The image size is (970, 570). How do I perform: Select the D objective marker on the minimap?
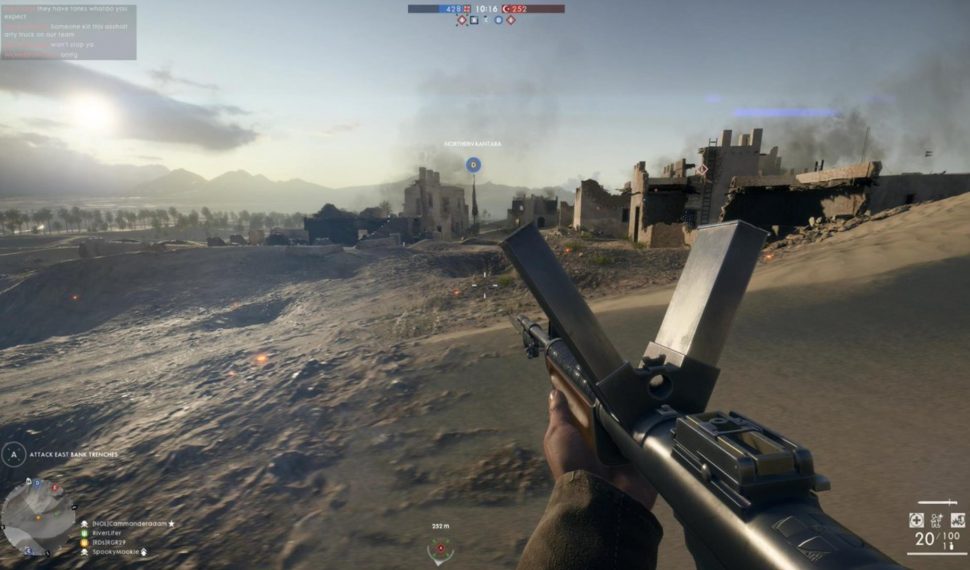(37, 483)
